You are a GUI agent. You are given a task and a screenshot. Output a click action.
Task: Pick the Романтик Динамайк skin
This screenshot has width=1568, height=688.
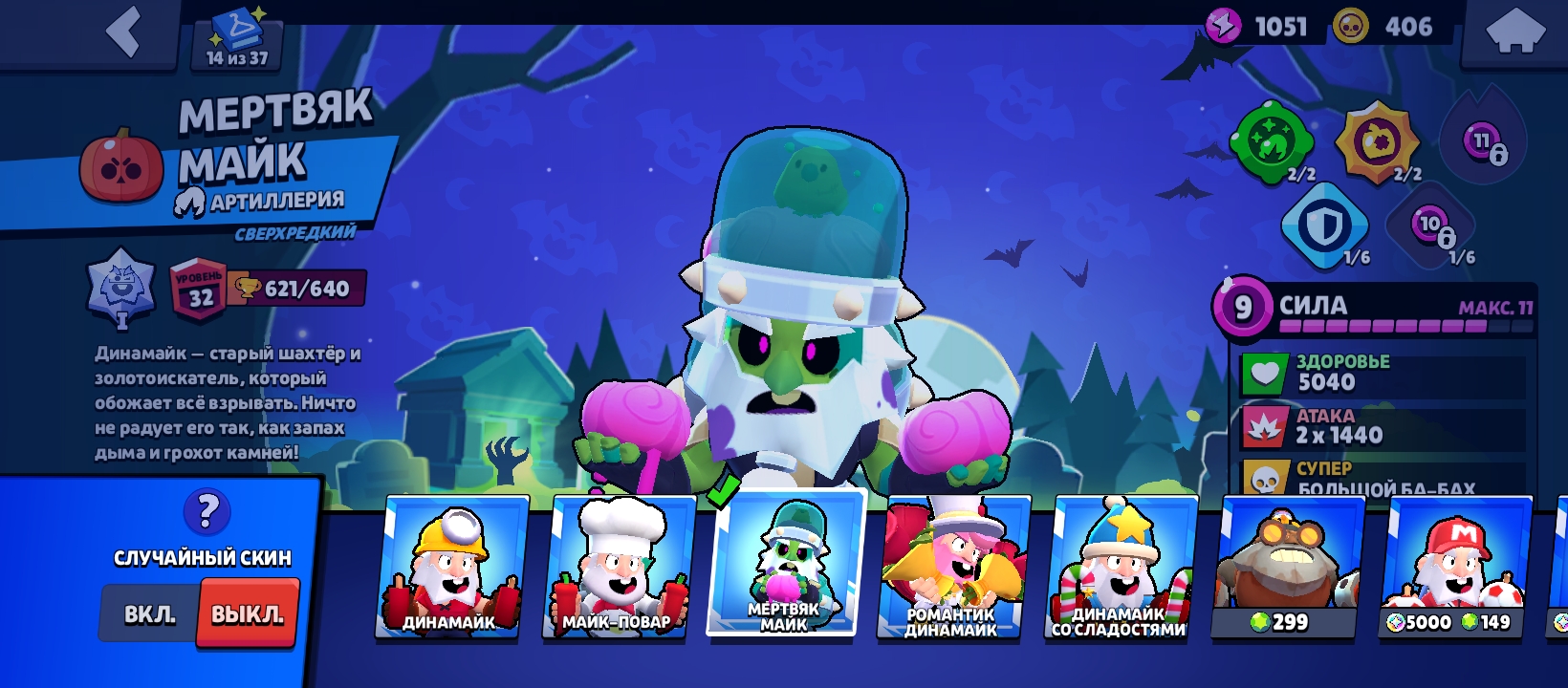click(x=951, y=566)
